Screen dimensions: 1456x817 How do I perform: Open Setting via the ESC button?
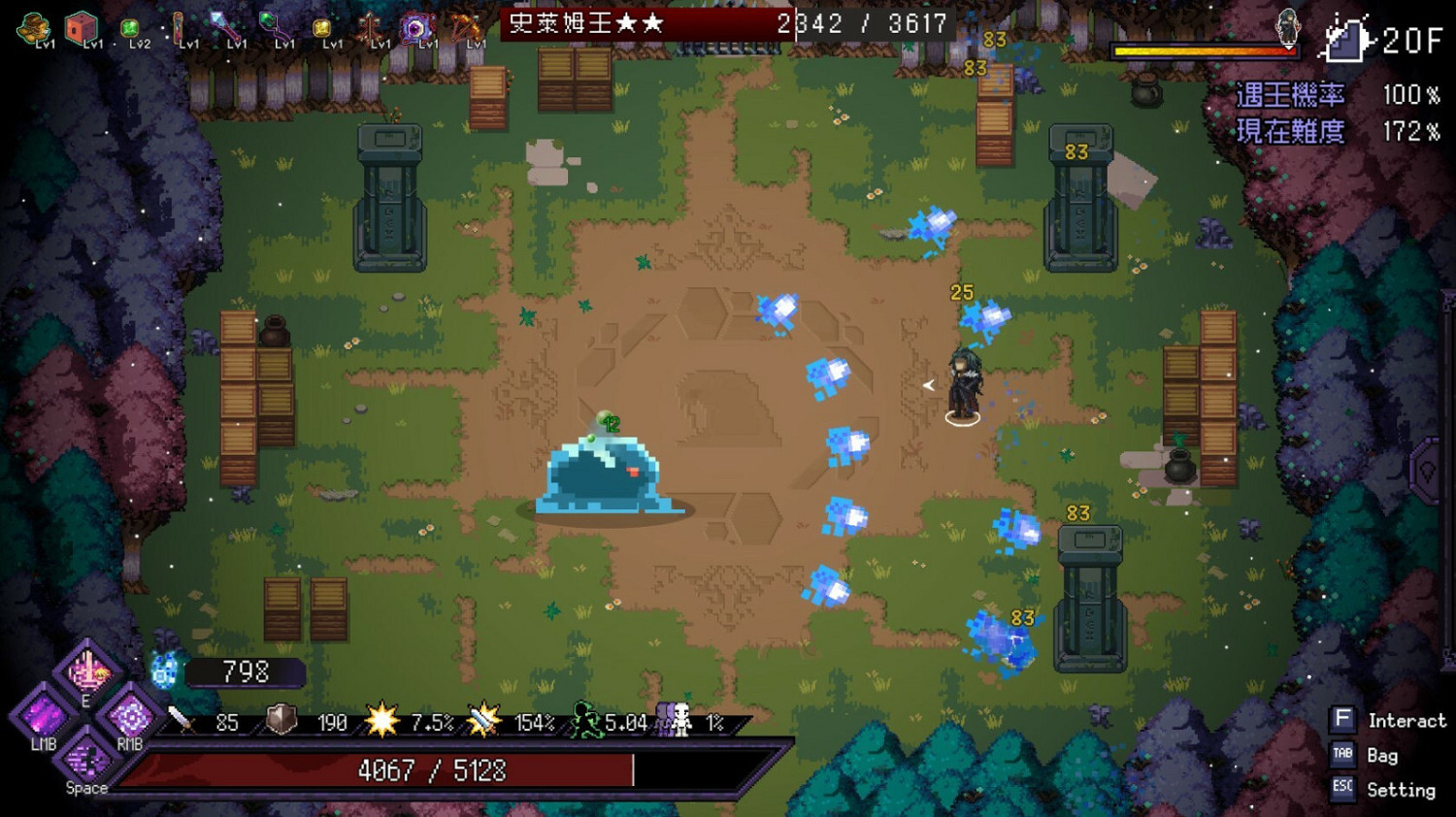tap(1343, 790)
